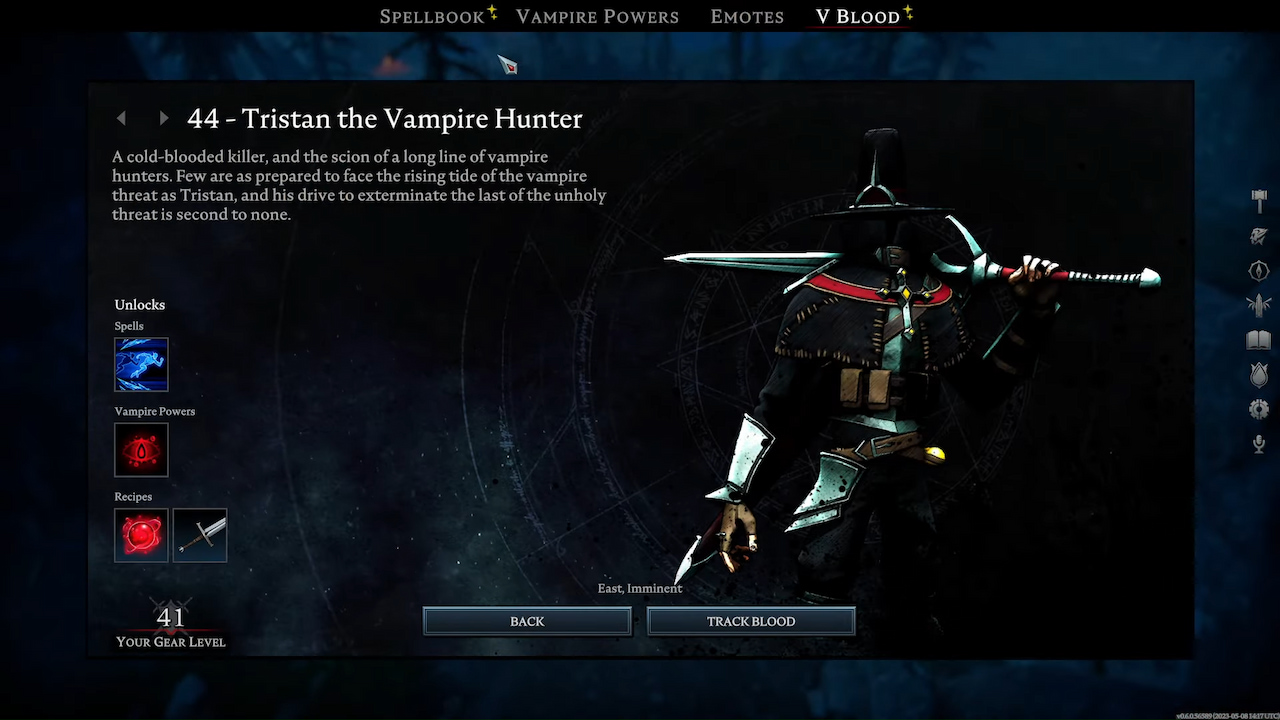Track Blood for Tristan
The height and width of the screenshot is (720, 1280).
coord(751,621)
